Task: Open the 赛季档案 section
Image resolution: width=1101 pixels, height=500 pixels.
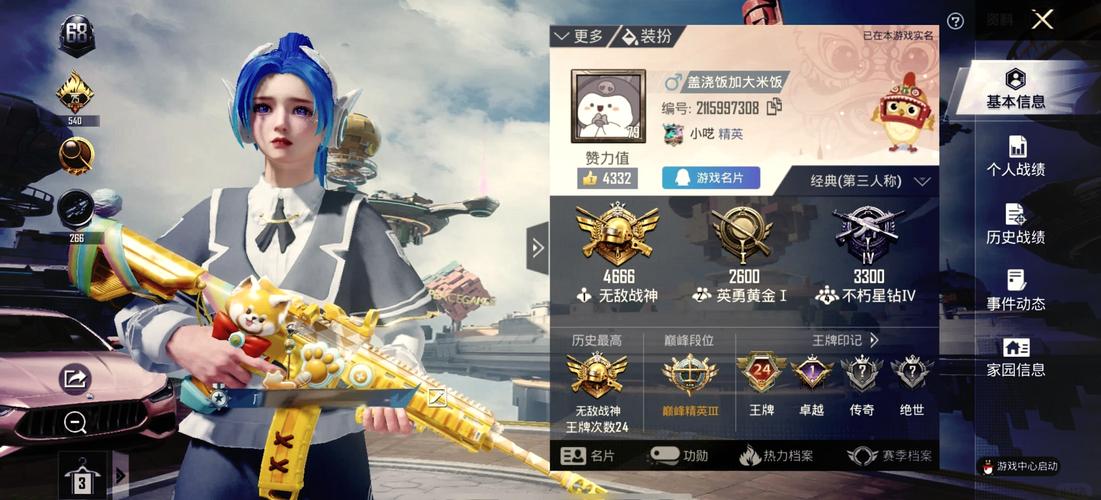Action: point(889,456)
